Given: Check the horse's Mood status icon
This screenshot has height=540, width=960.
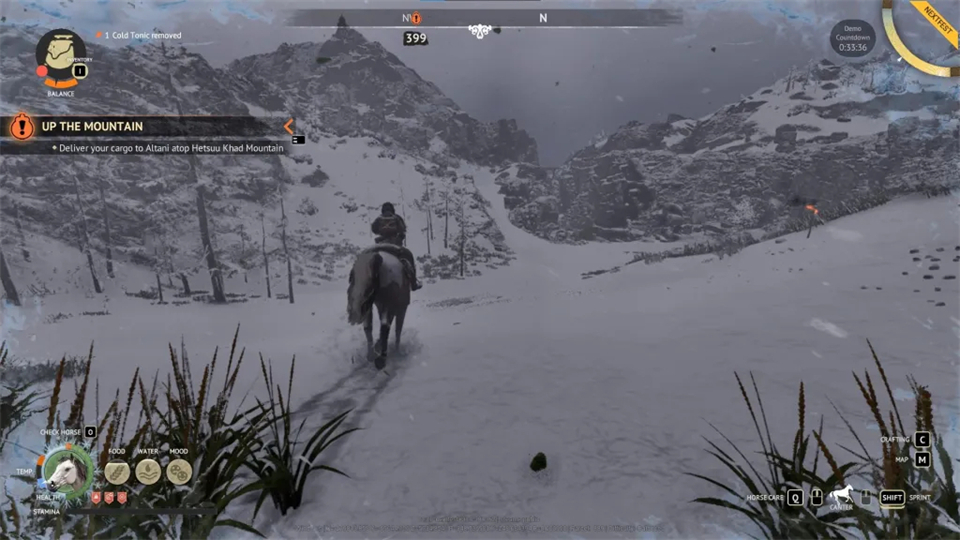Looking at the screenshot, I should tap(179, 471).
